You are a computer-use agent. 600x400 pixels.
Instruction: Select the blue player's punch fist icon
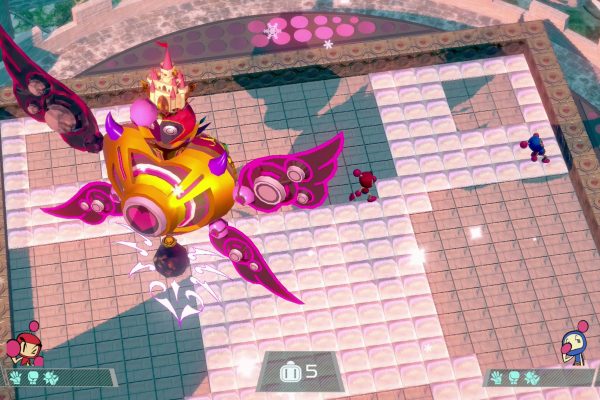coord(515,377)
